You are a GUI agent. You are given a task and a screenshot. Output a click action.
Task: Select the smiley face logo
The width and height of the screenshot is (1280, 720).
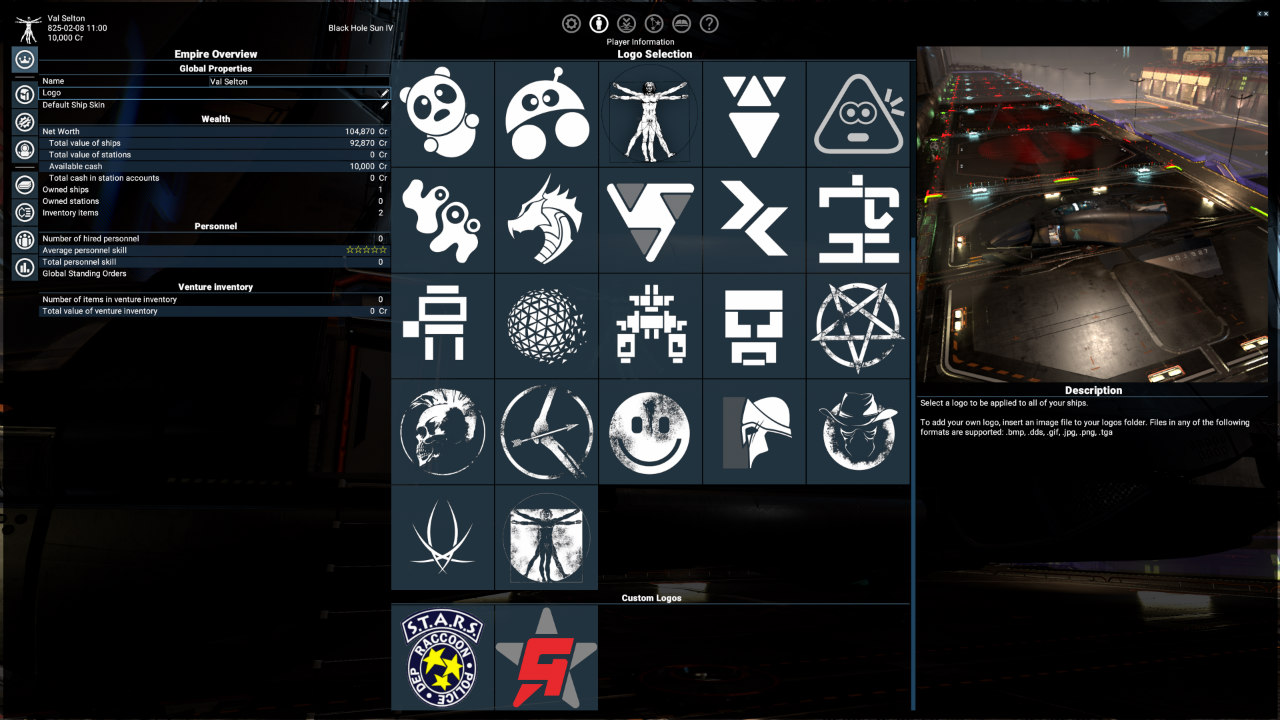point(649,433)
